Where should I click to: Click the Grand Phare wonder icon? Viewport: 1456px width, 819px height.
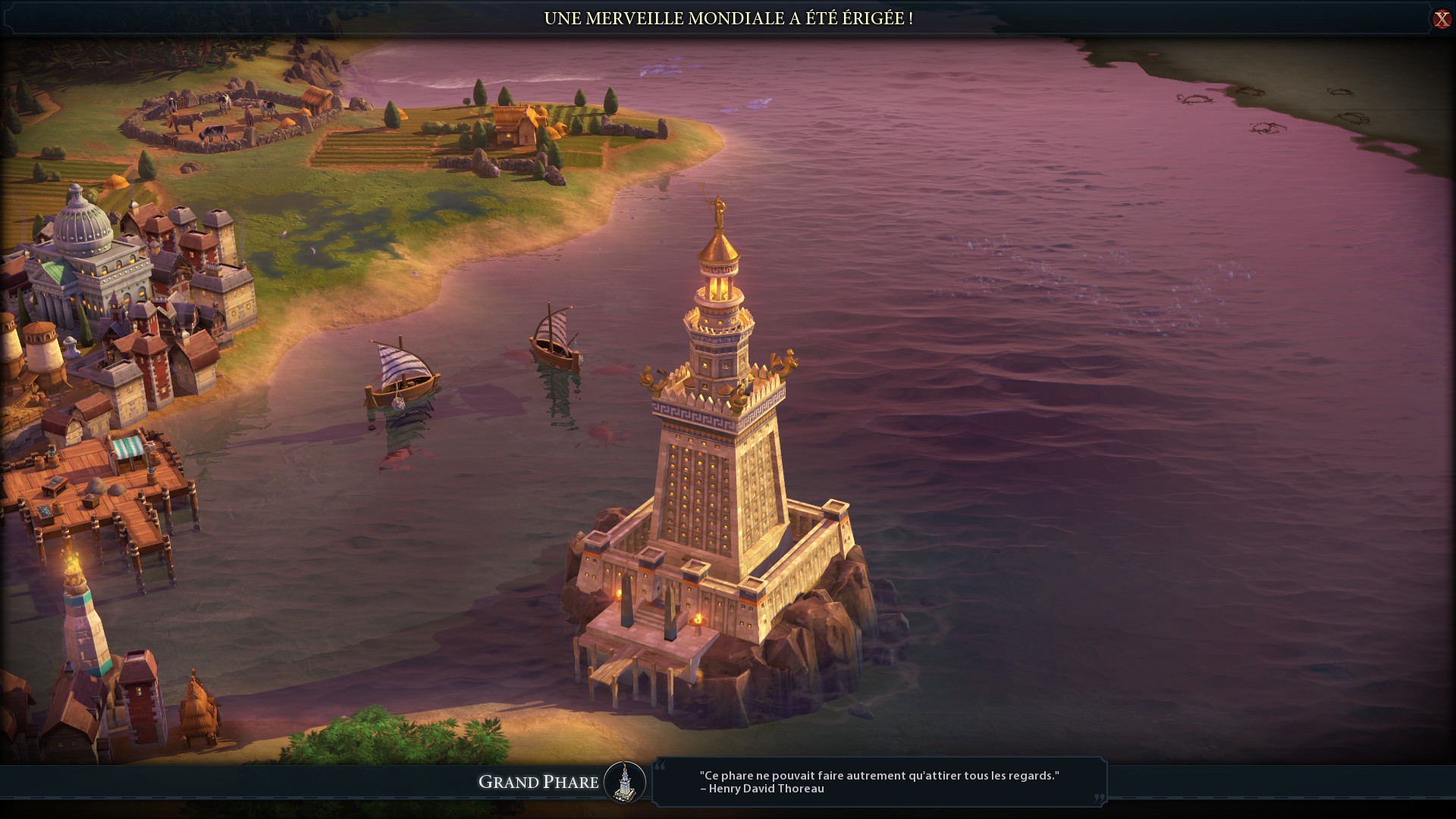(625, 782)
